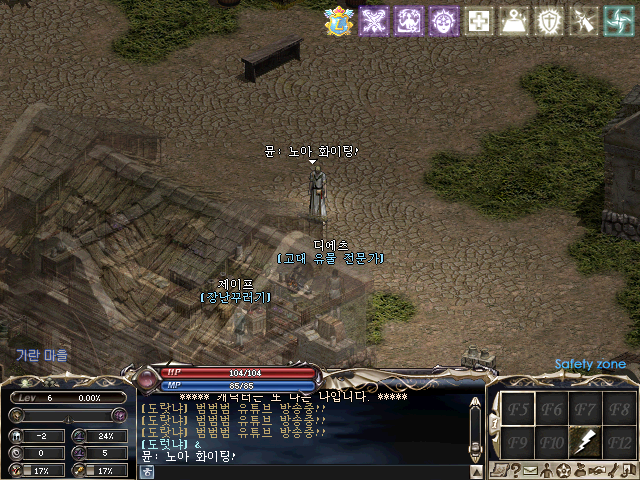The width and height of the screenshot is (640, 480).
Task: Click the gold crest L badge
Action: click(x=339, y=21)
